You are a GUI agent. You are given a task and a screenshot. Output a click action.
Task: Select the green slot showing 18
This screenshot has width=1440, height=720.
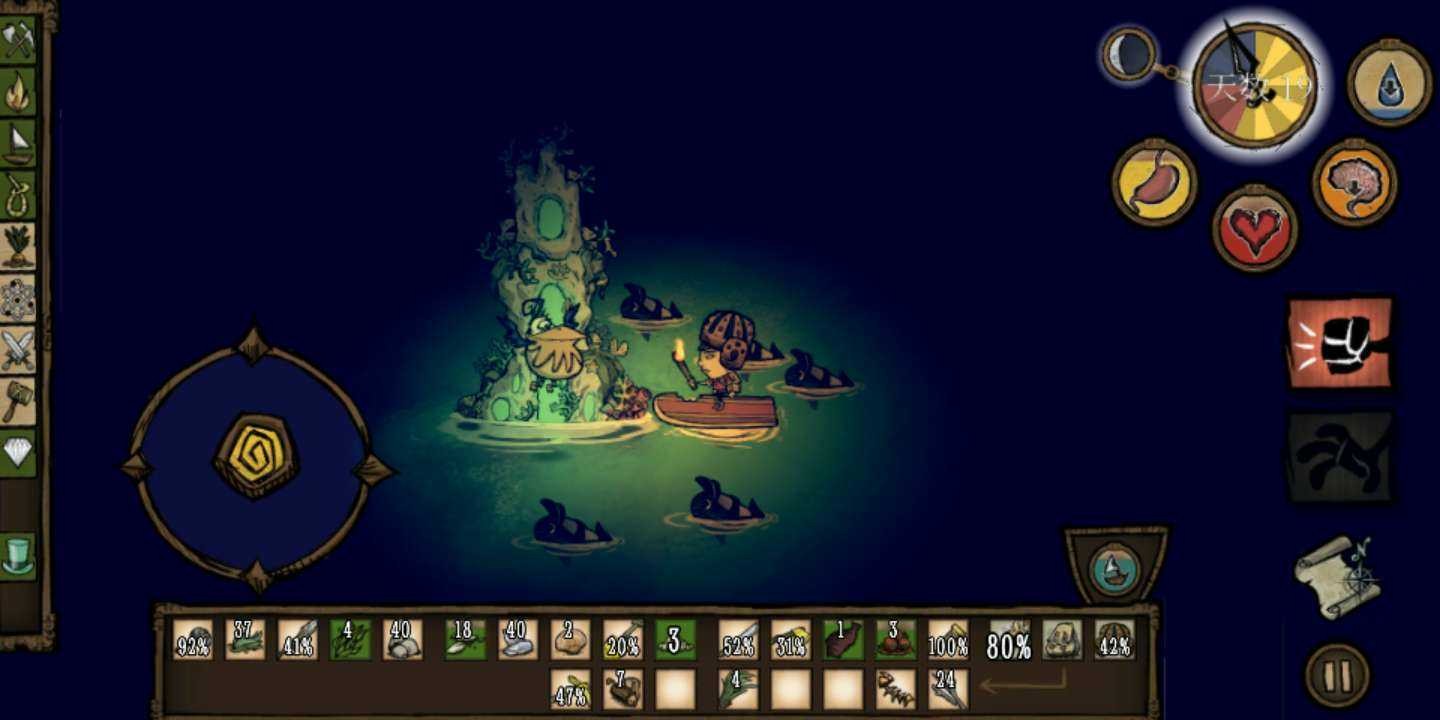(465, 640)
